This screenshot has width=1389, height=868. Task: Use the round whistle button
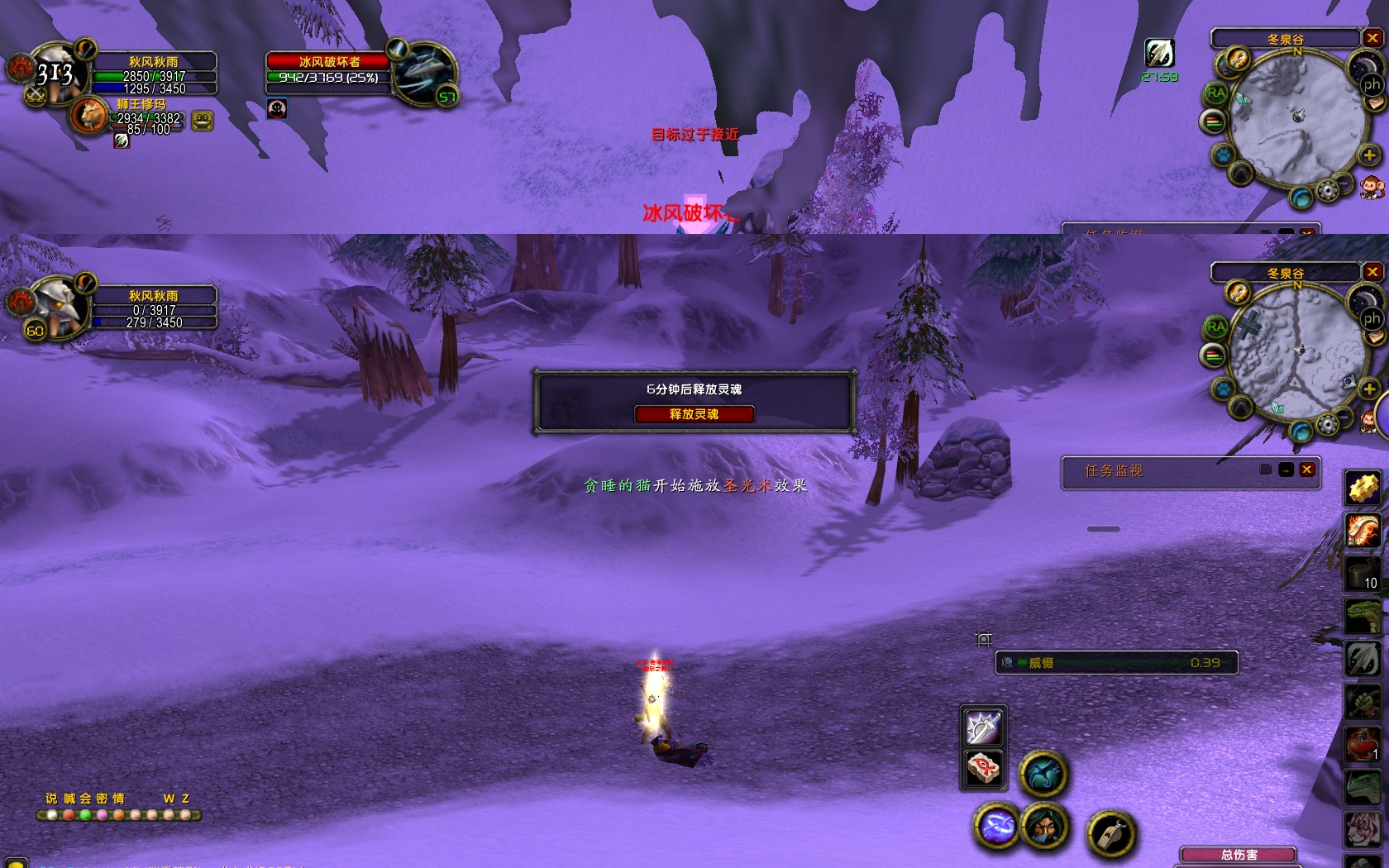1110,833
